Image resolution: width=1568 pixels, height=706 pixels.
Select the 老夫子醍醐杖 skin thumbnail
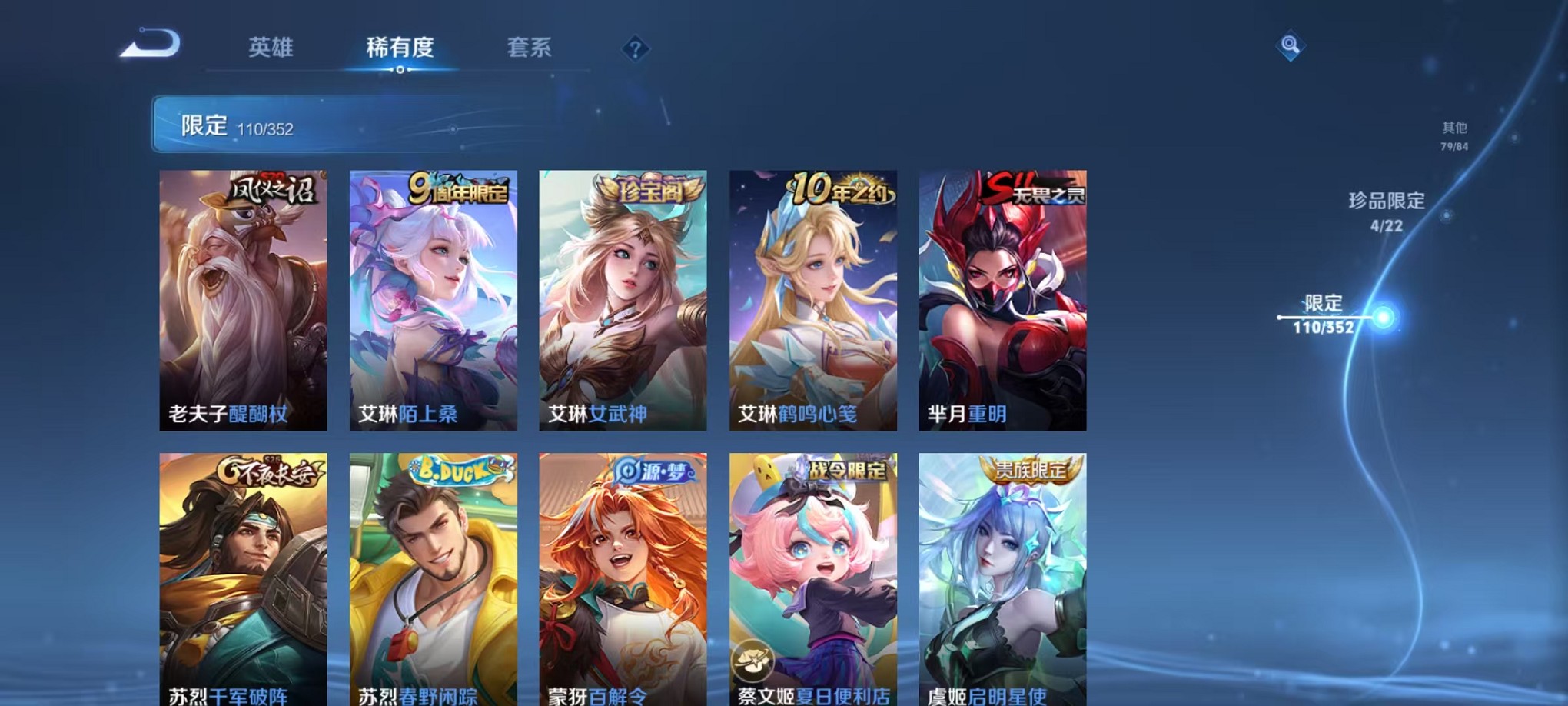point(244,296)
